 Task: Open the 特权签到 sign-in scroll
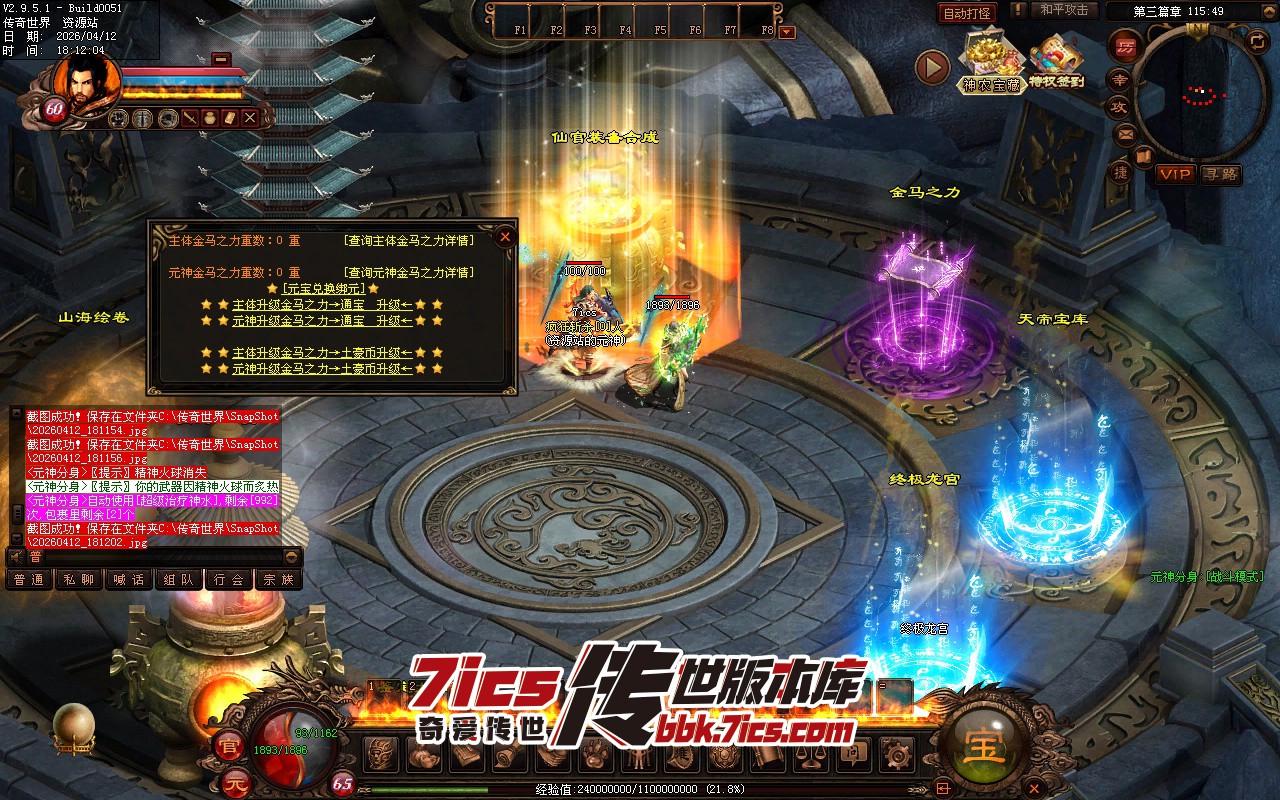click(1056, 61)
